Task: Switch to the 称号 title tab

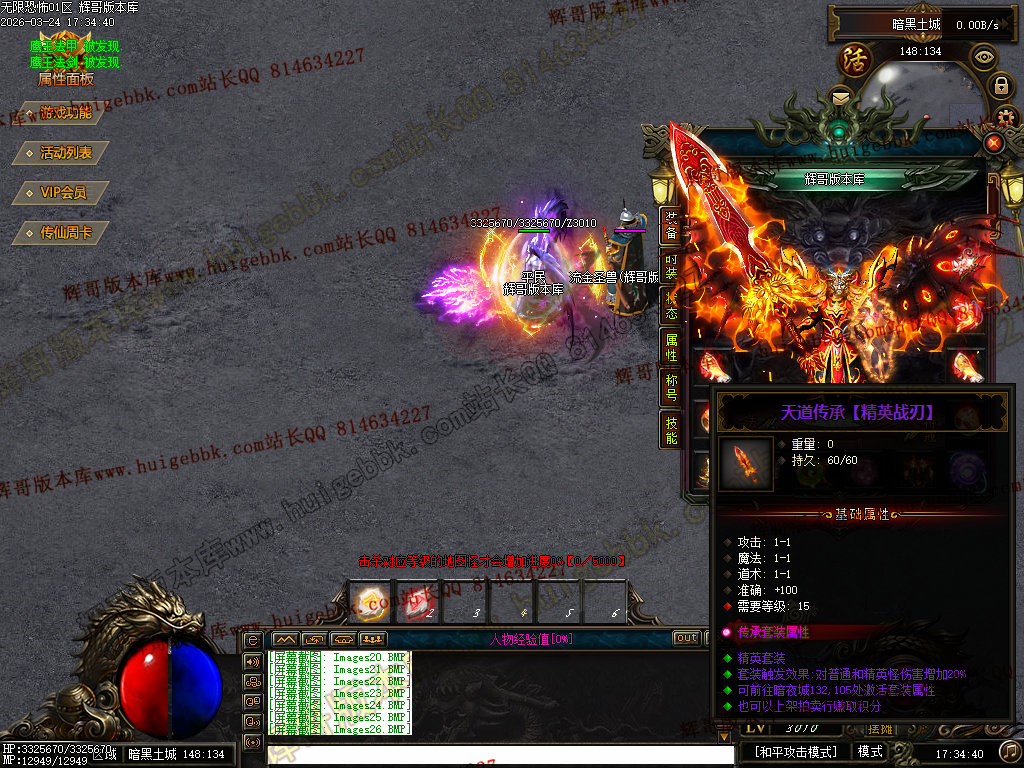Action: pyautogui.click(x=672, y=388)
